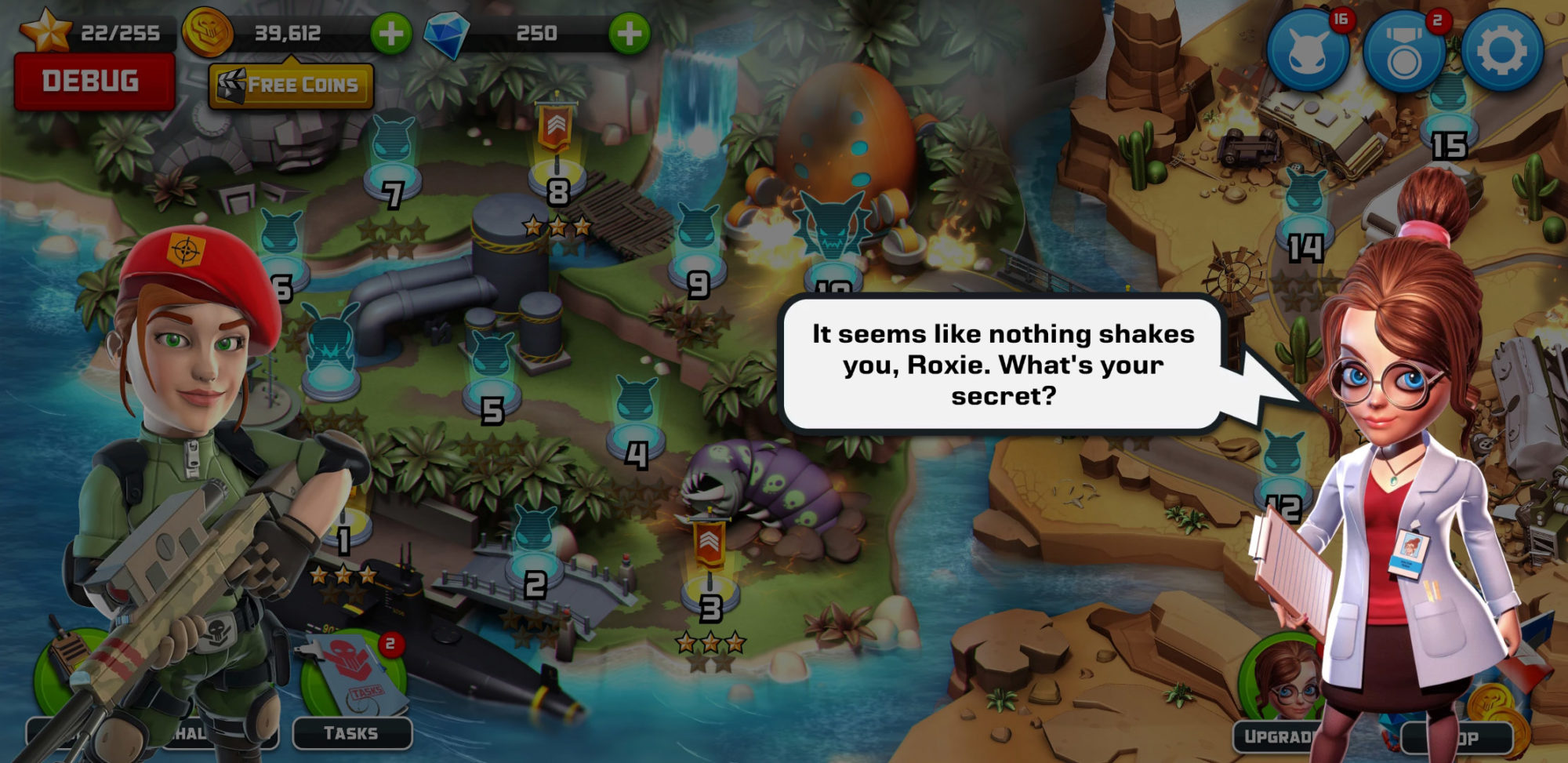Screen dimensions: 1568x763
Task: Select the rank-up flag banner above level 3
Action: click(710, 543)
